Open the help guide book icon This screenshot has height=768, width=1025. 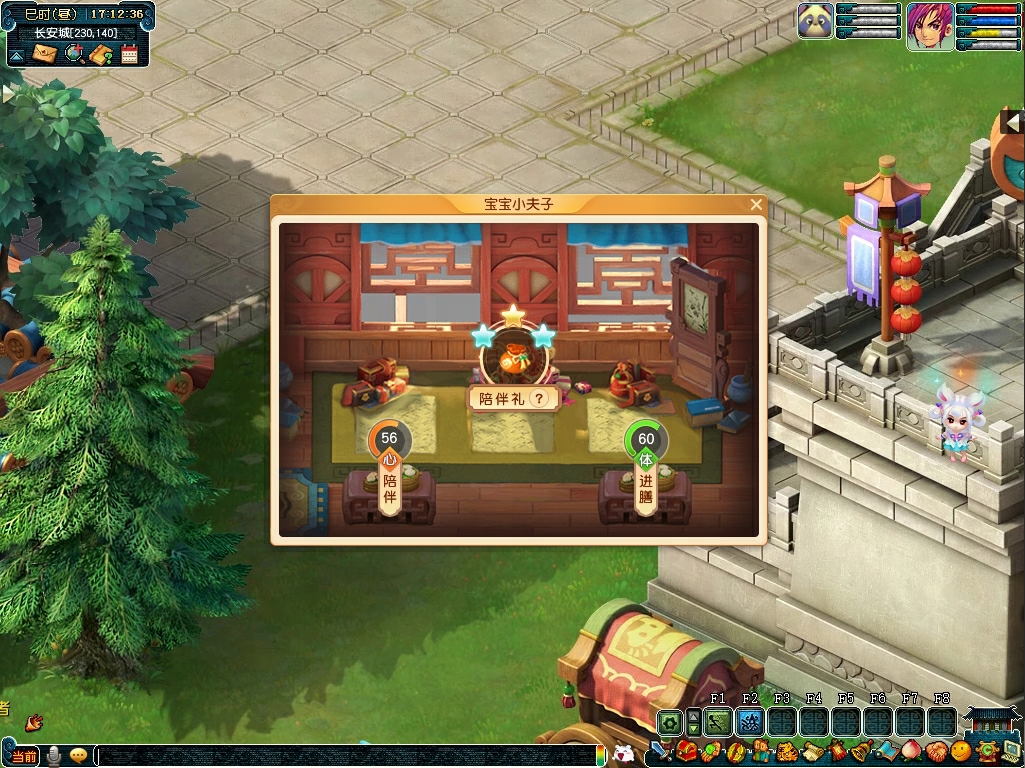pos(100,54)
